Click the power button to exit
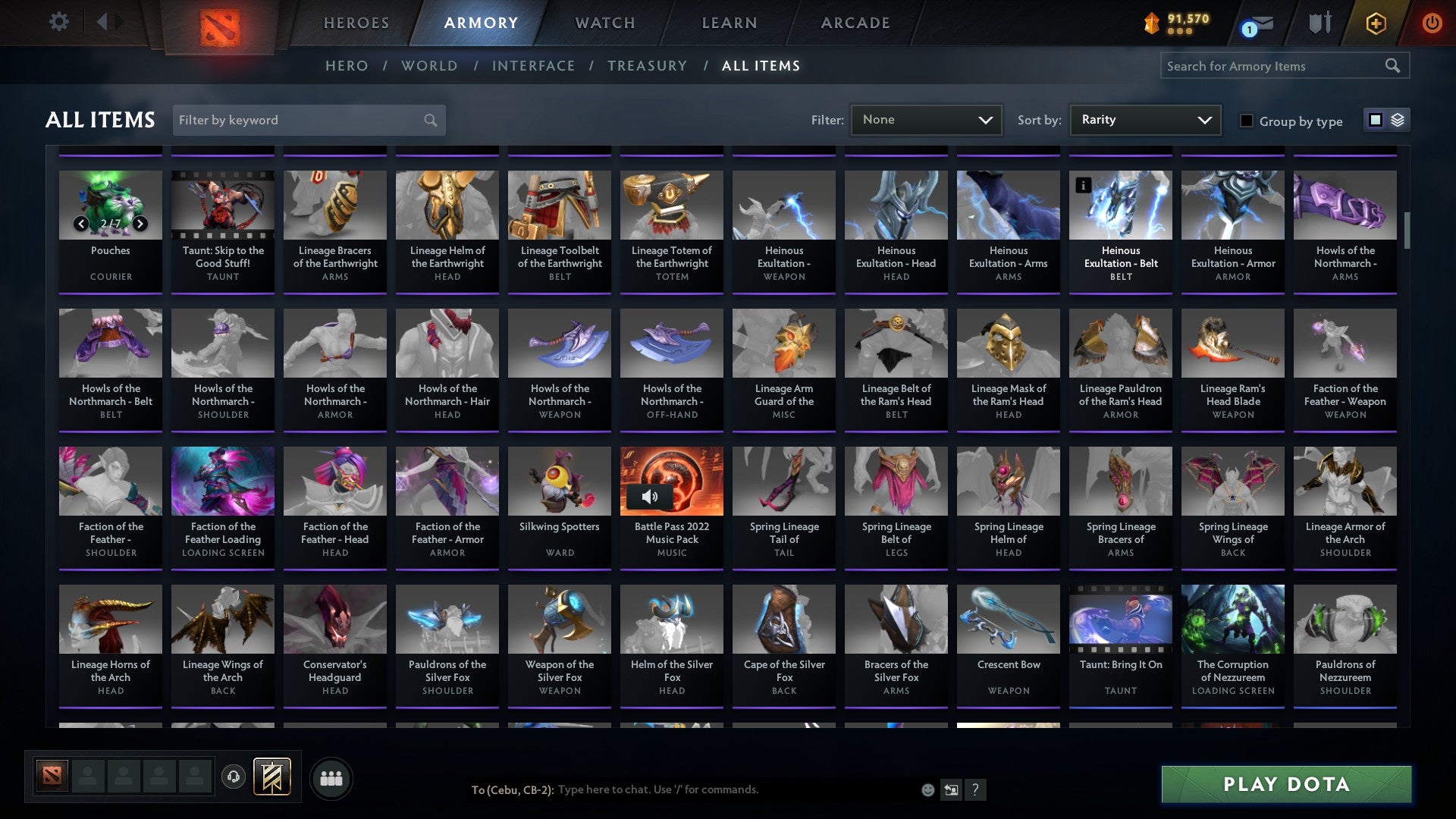Screen dimensions: 1456x819 tap(1433, 23)
